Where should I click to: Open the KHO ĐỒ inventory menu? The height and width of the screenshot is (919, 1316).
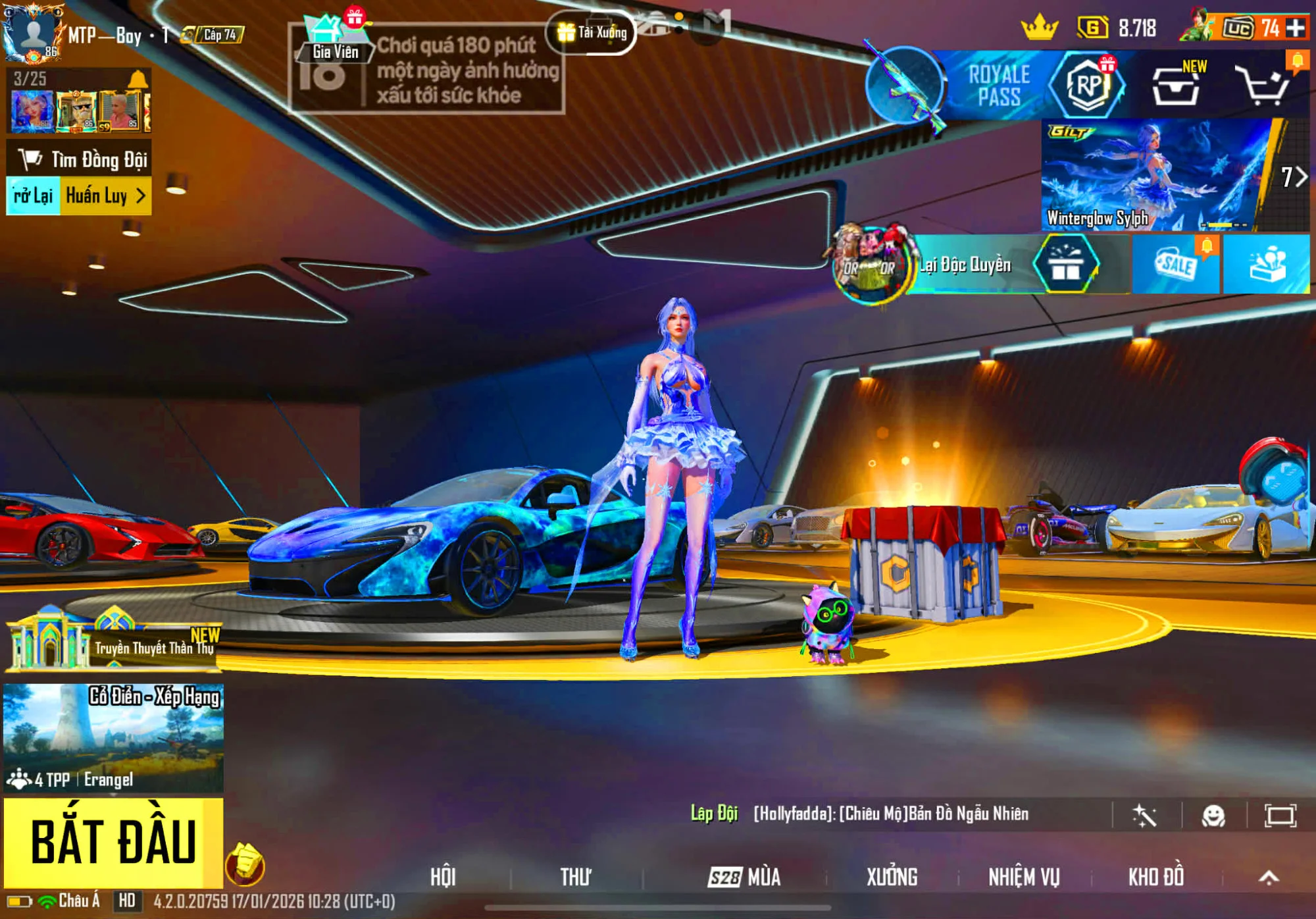coord(1156,877)
